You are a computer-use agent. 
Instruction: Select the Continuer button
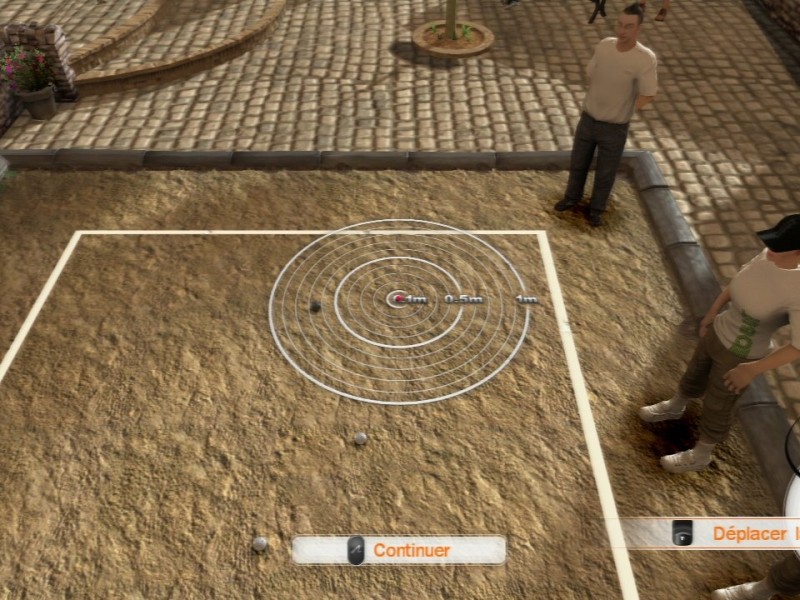pos(399,550)
